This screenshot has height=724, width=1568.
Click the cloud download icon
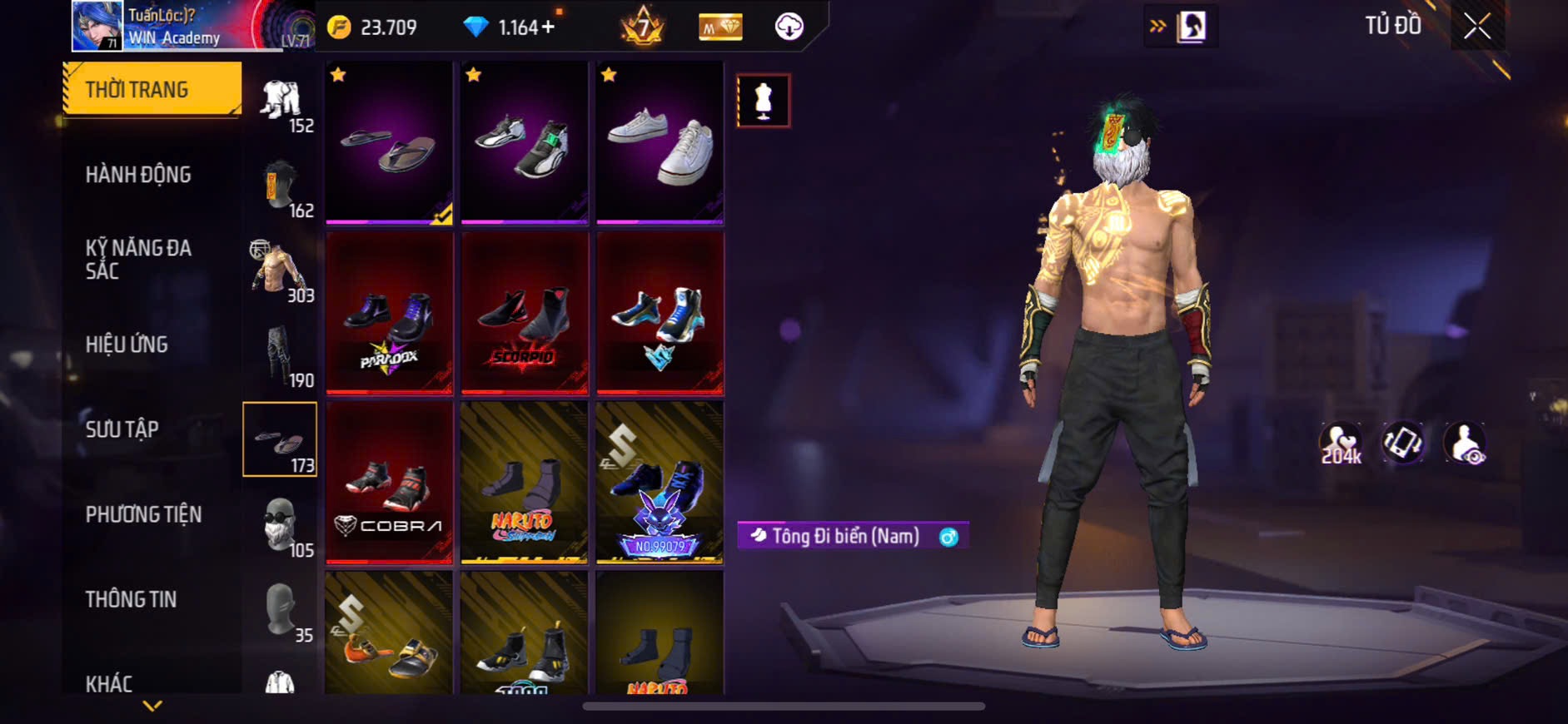[789, 27]
